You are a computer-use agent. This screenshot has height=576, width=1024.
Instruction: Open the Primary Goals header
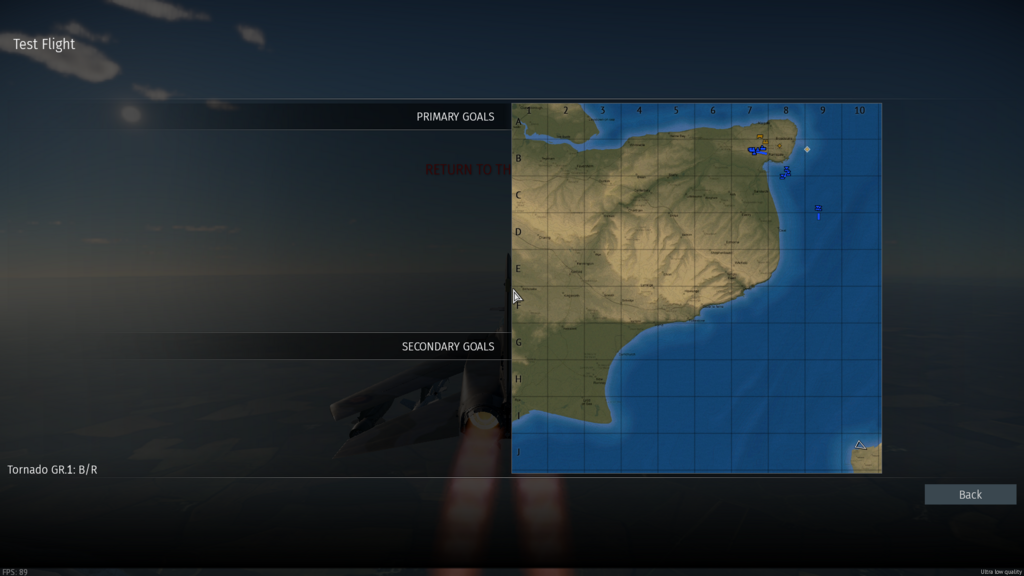click(x=455, y=117)
